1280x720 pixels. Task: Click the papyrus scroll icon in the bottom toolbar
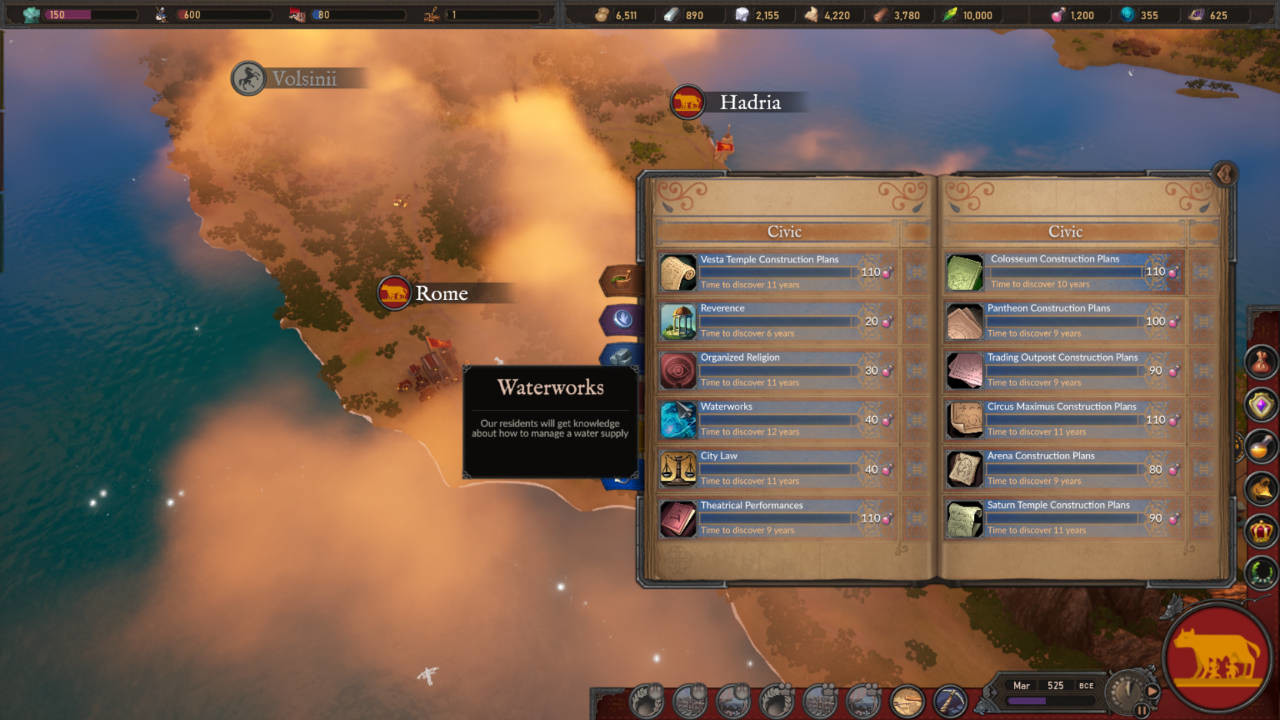pos(908,700)
